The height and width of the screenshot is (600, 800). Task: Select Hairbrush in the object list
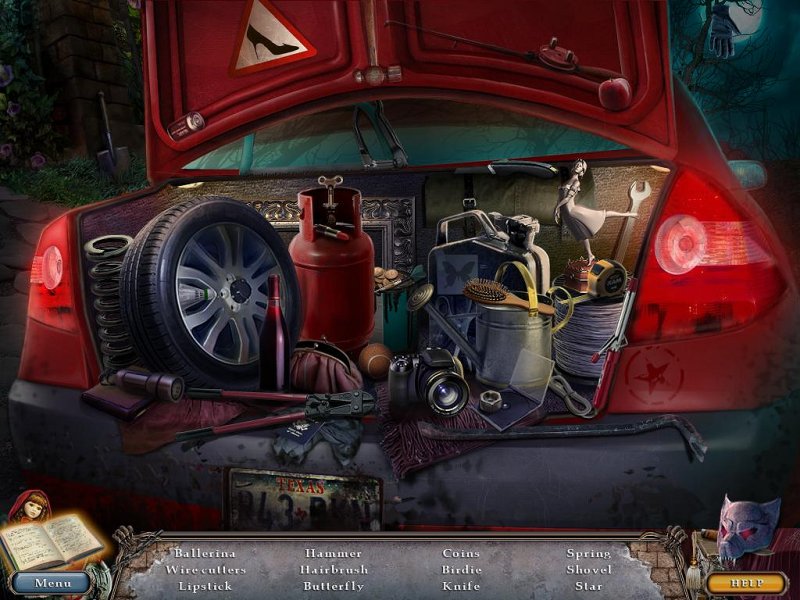335,569
